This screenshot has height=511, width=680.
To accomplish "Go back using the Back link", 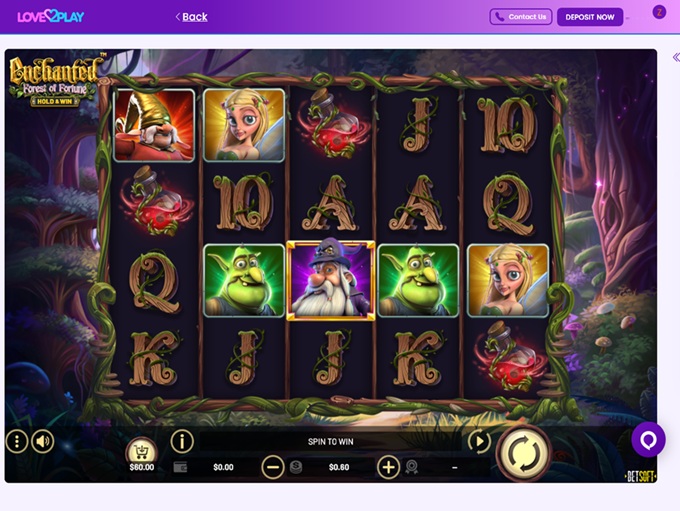I will pos(192,17).
